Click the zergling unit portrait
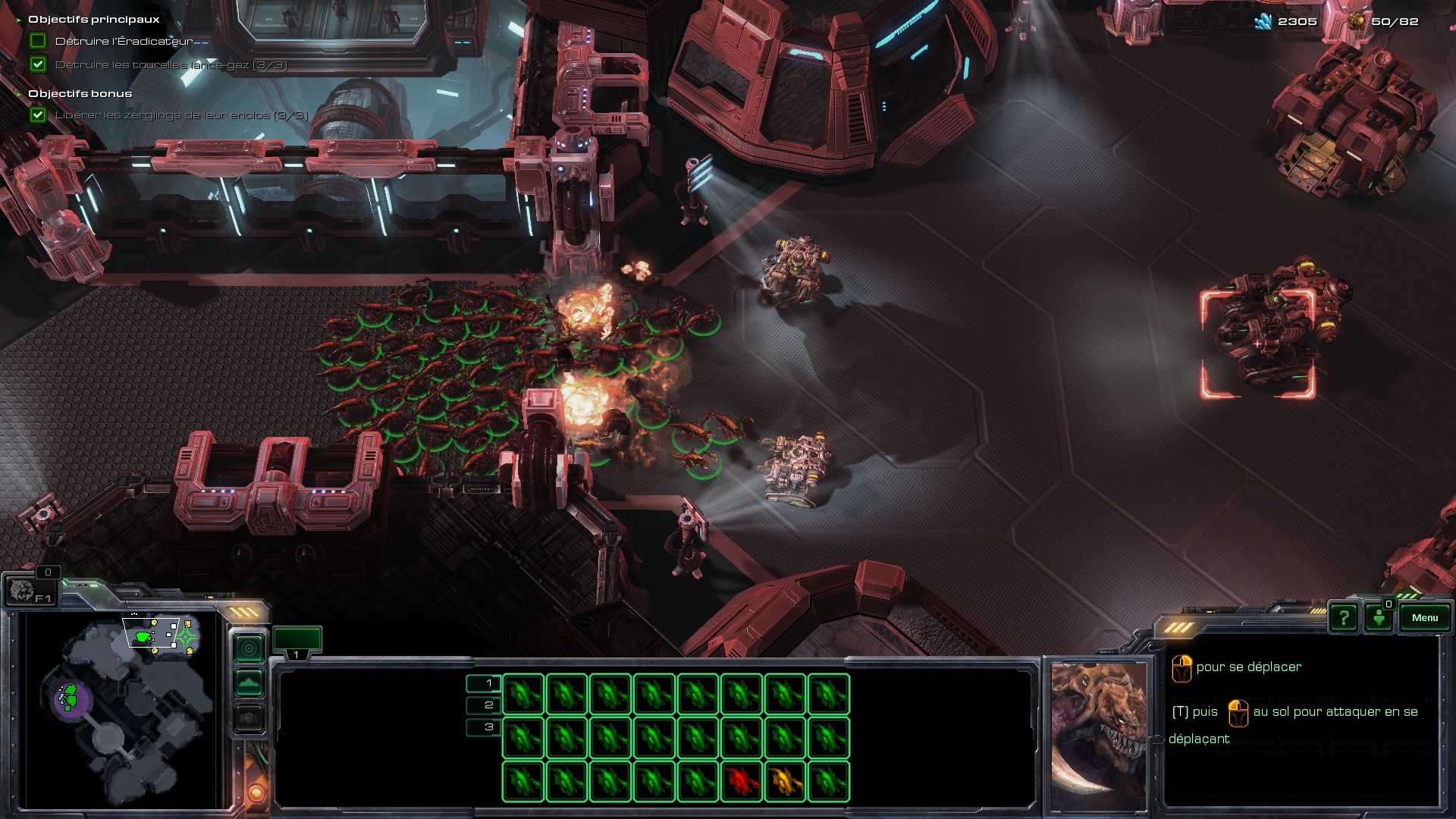Image resolution: width=1456 pixels, height=819 pixels. [x=1097, y=736]
